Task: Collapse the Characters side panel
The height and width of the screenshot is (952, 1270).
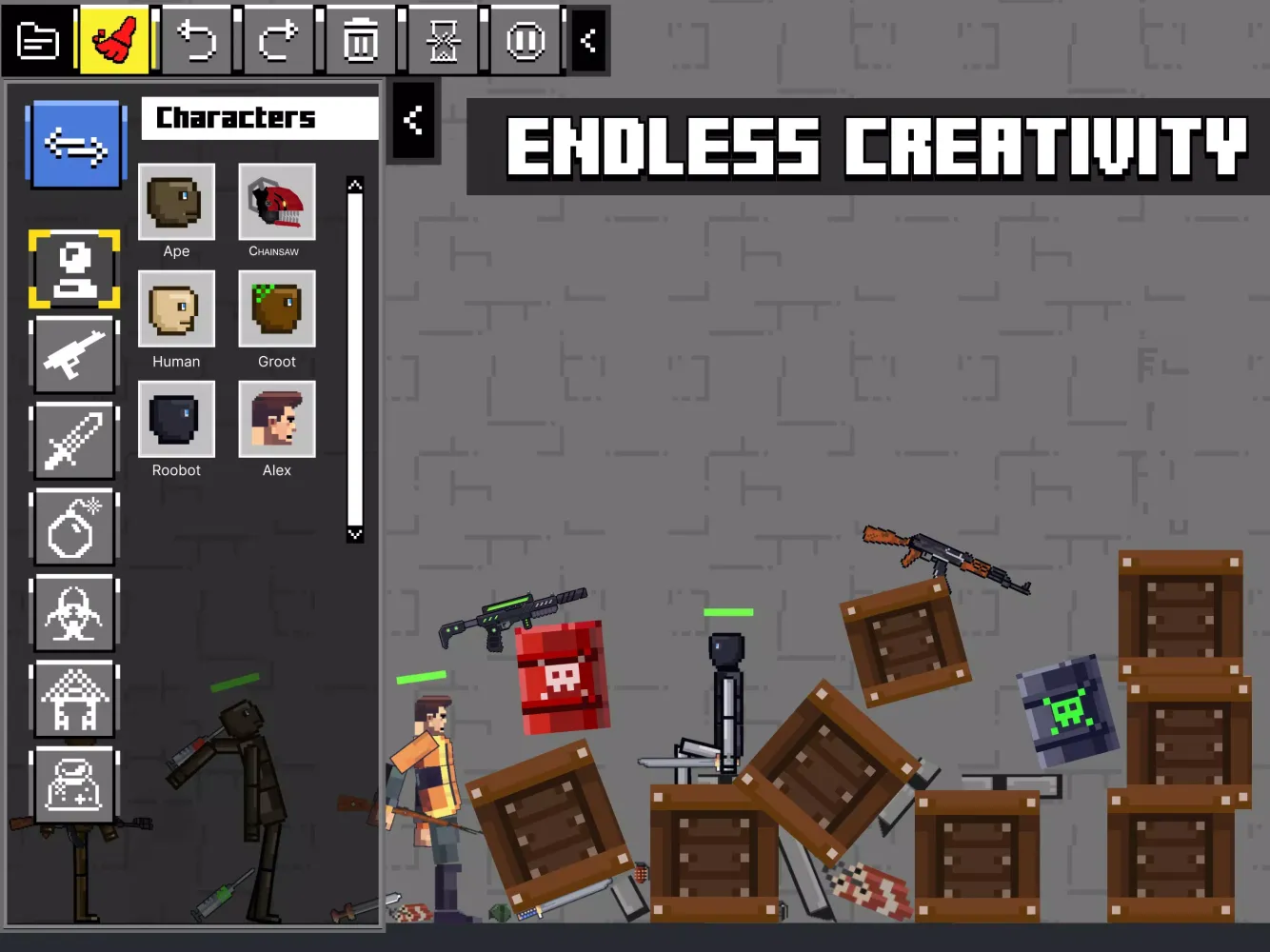Action: 413,120
